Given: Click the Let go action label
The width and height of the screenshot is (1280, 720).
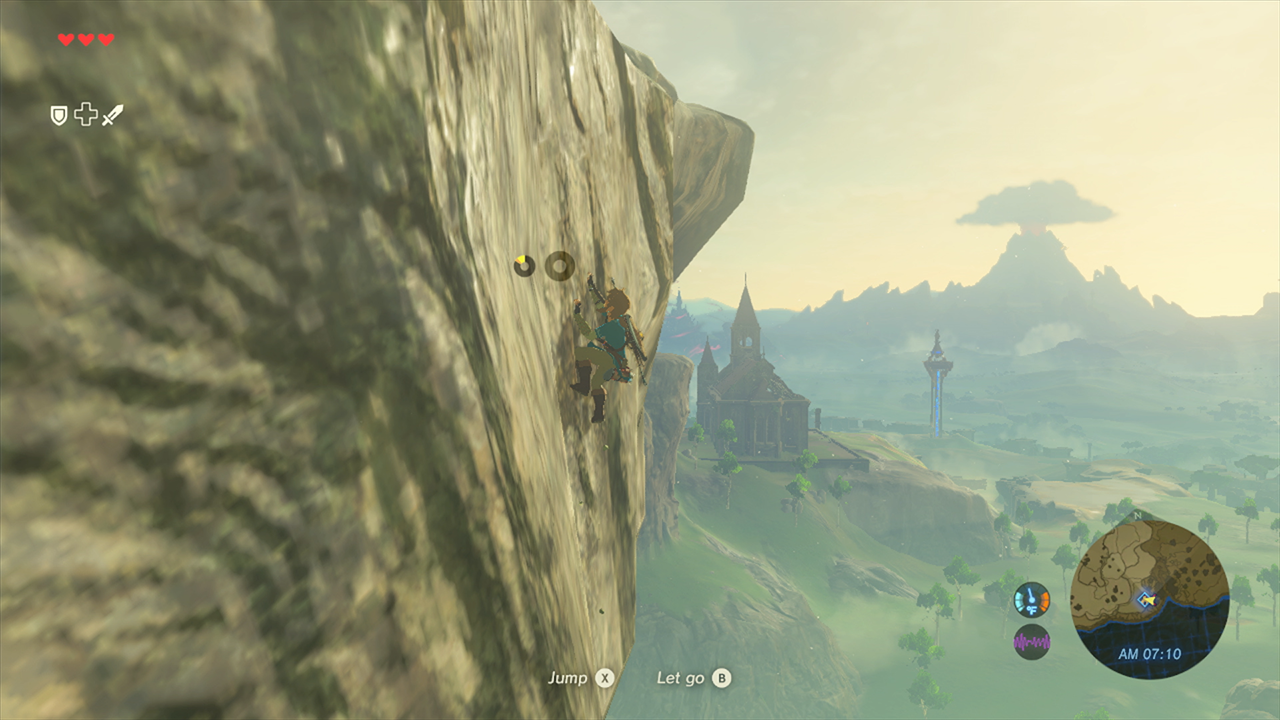Looking at the screenshot, I should pyautogui.click(x=682, y=677).
